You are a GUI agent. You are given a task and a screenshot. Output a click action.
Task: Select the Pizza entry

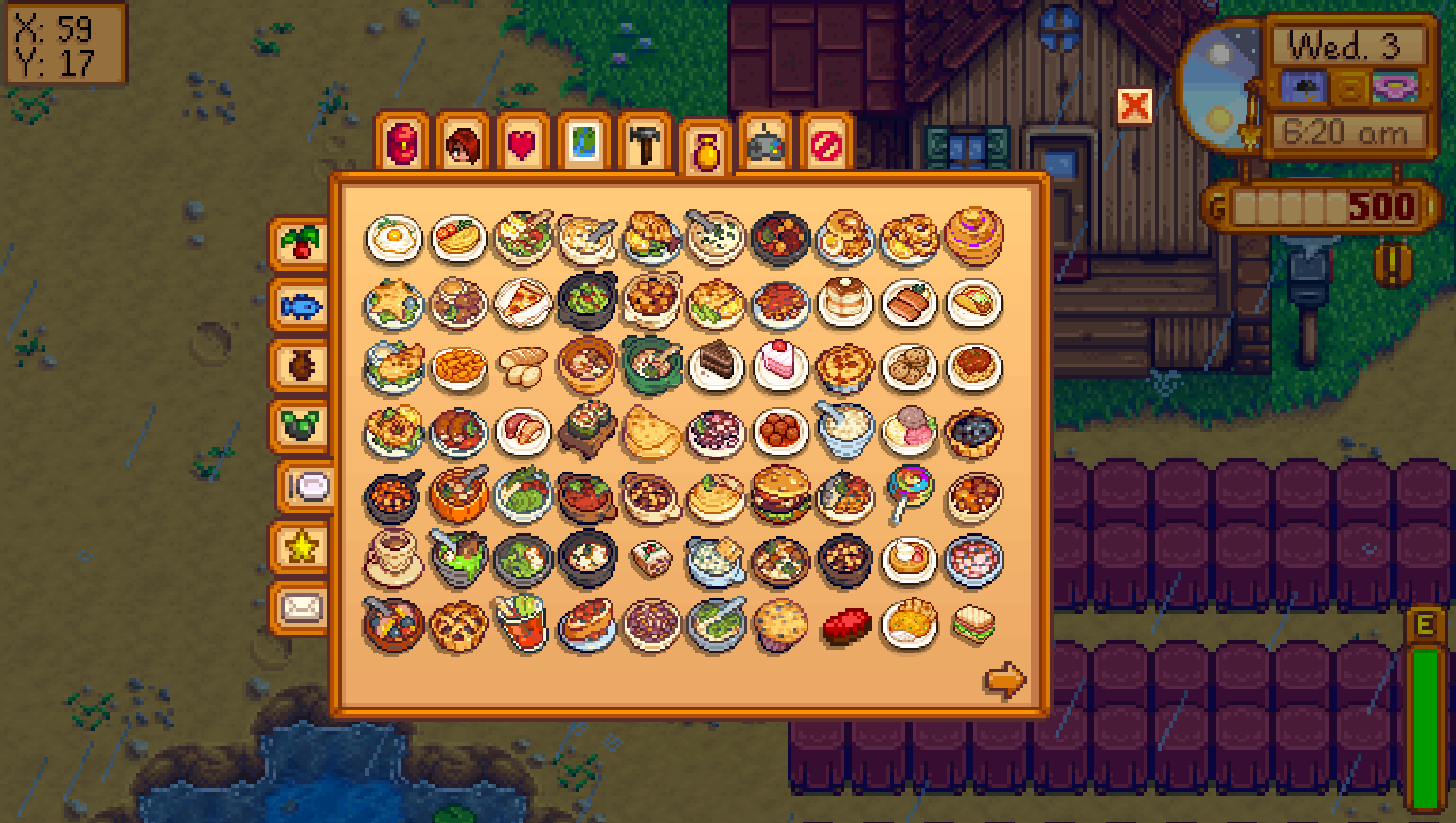[x=524, y=304]
